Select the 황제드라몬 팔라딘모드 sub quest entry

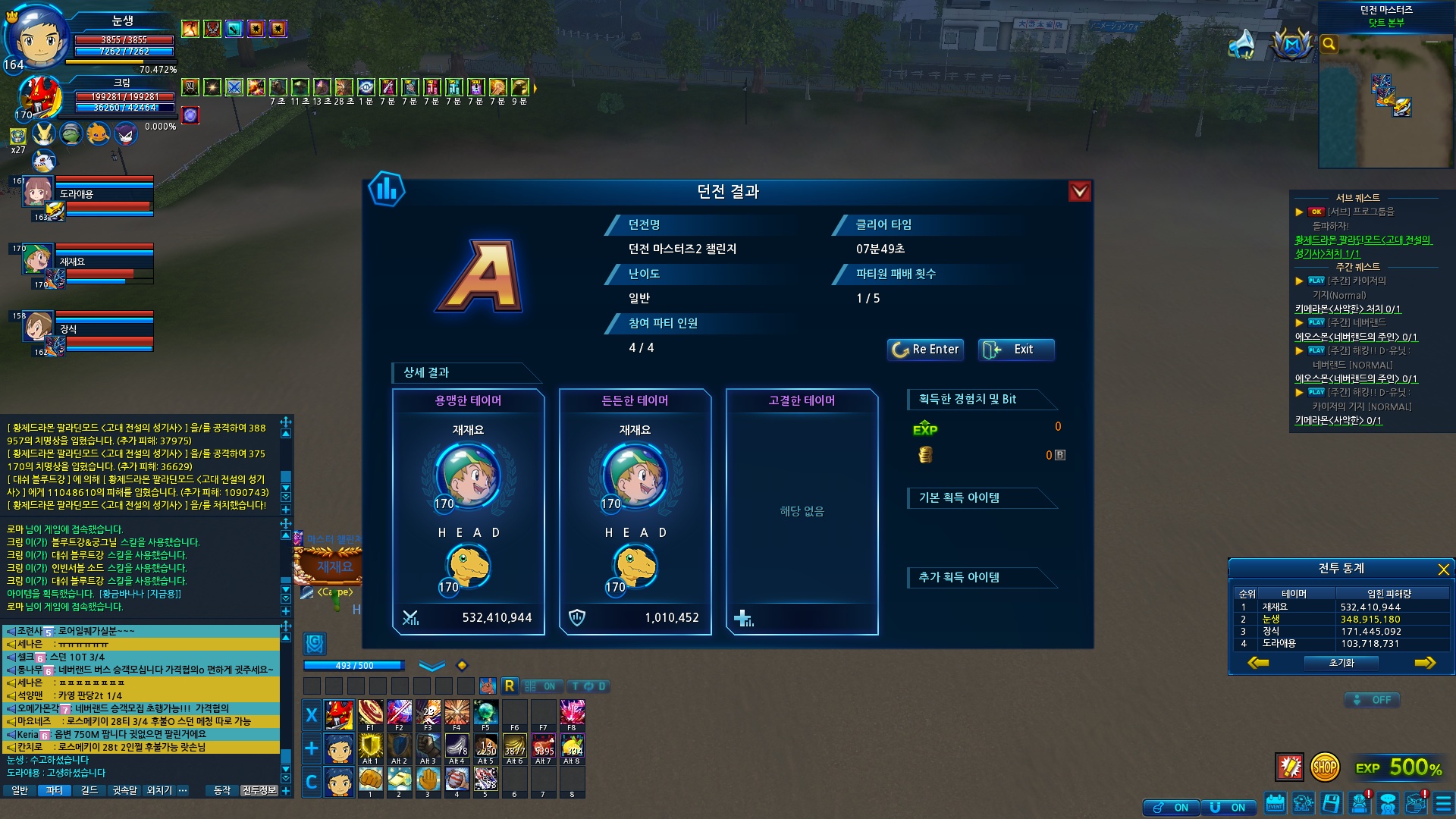coord(1362,246)
